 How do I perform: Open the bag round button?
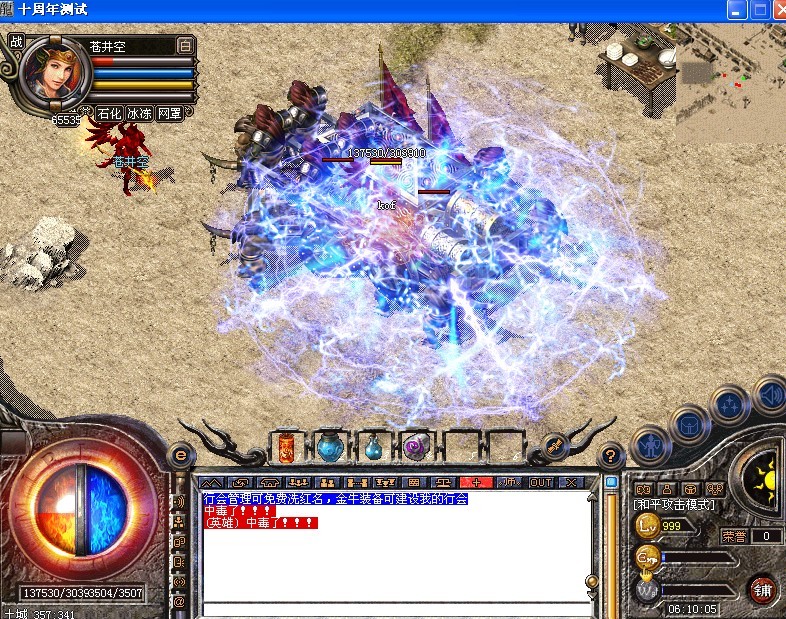click(691, 423)
